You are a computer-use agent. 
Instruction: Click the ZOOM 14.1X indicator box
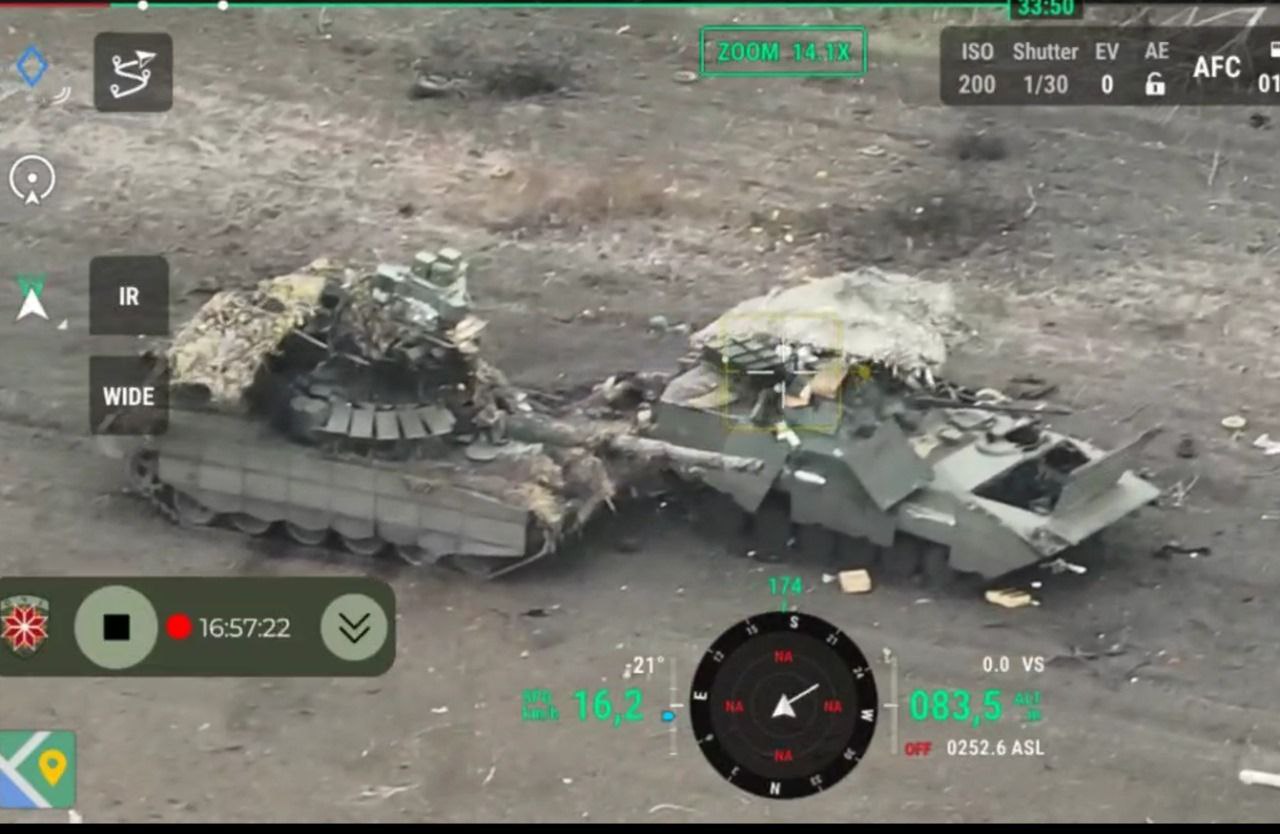point(783,52)
